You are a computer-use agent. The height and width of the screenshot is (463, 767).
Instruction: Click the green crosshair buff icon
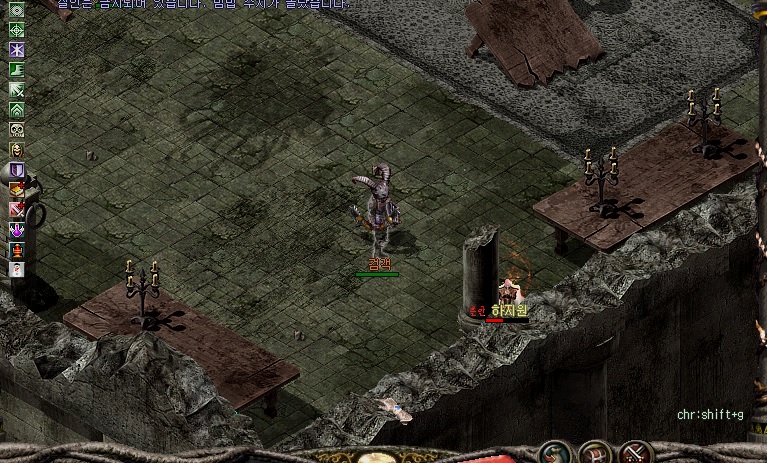16,29
